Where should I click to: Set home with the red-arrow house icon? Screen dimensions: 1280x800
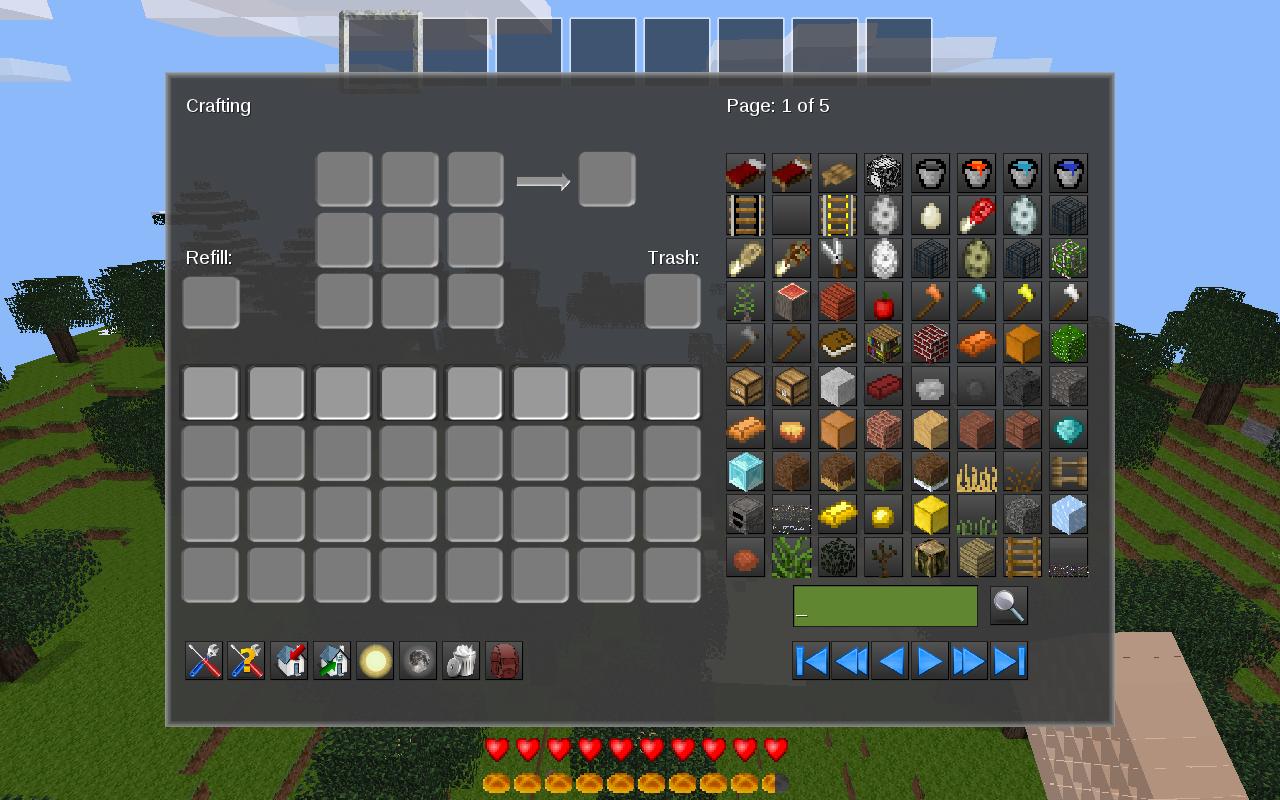pos(289,660)
